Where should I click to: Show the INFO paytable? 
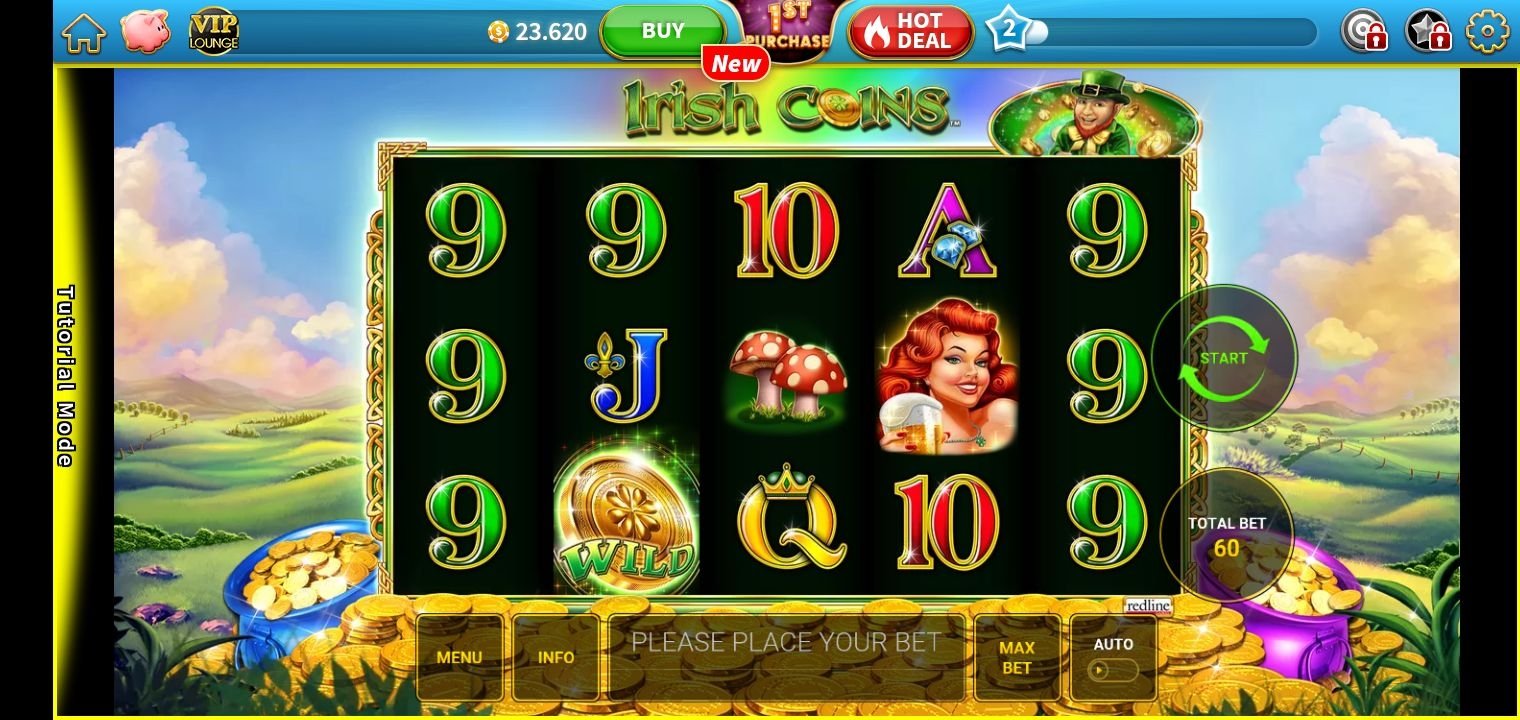556,657
